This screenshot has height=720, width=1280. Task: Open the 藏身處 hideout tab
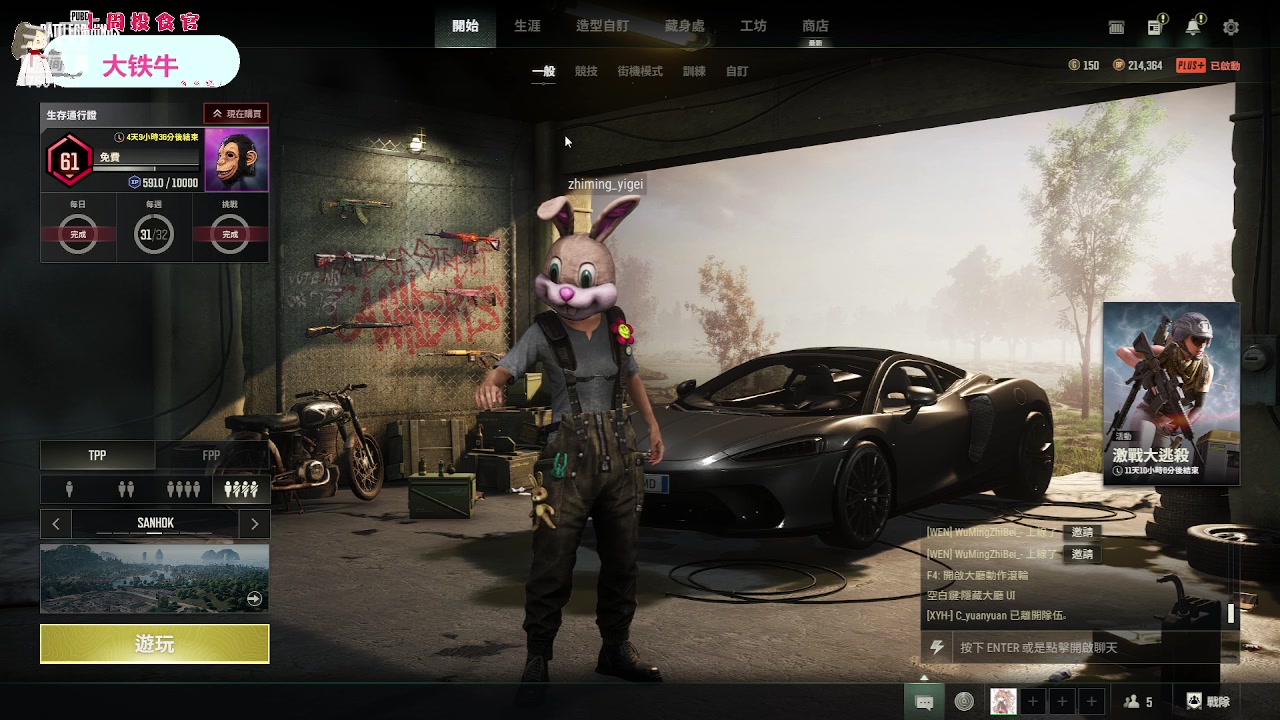684,26
